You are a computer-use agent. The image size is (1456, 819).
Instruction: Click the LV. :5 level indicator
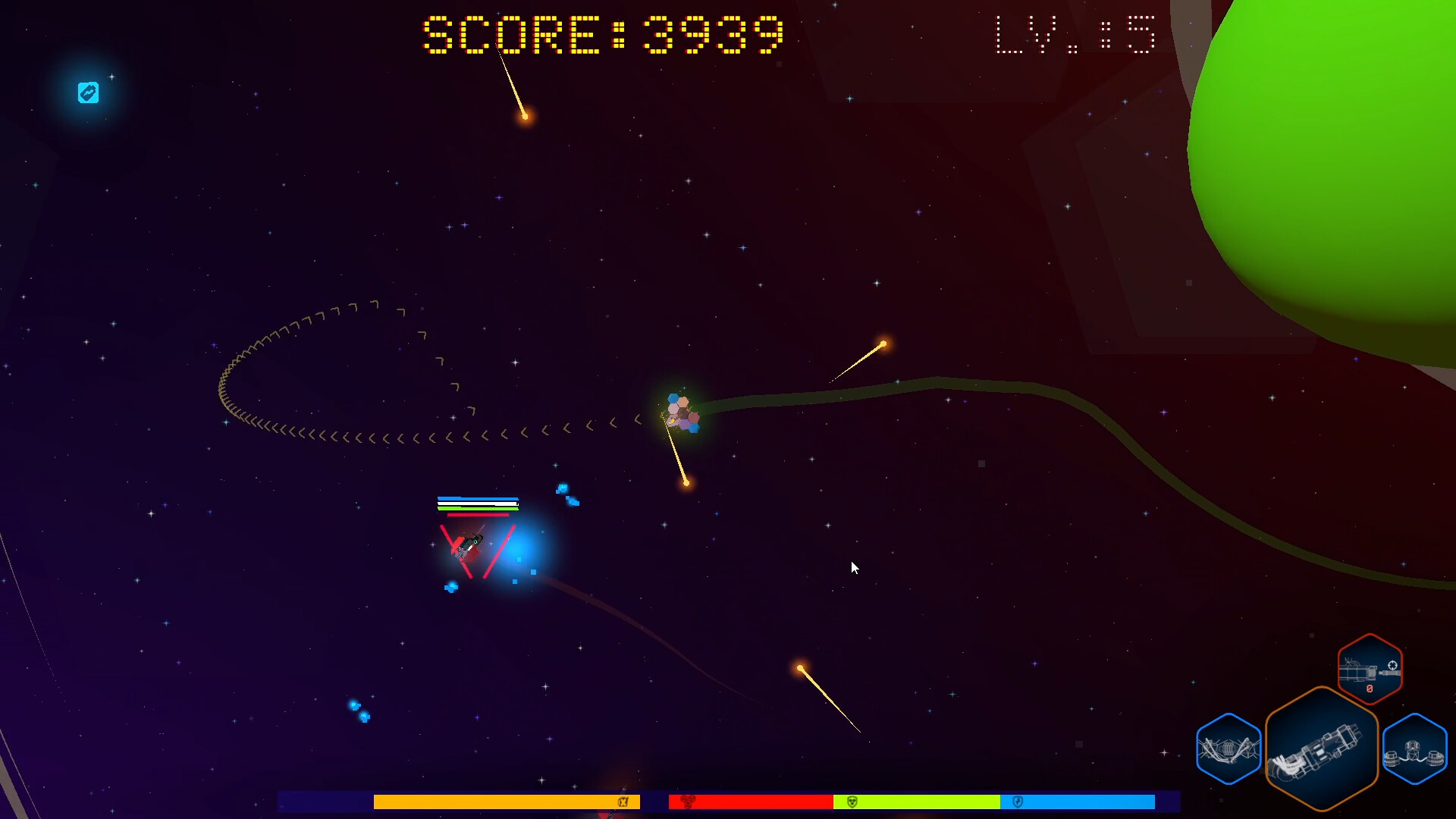1075,34
